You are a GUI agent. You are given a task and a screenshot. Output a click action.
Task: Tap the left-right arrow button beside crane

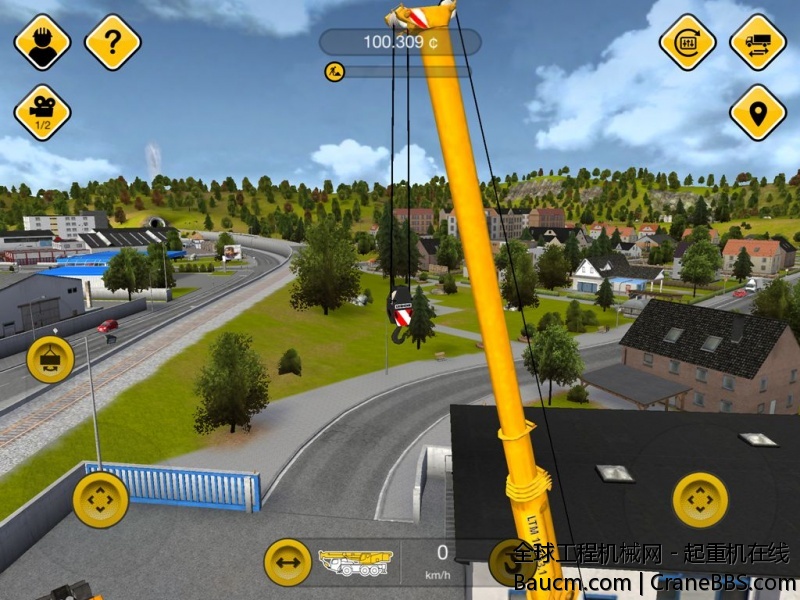click(288, 562)
